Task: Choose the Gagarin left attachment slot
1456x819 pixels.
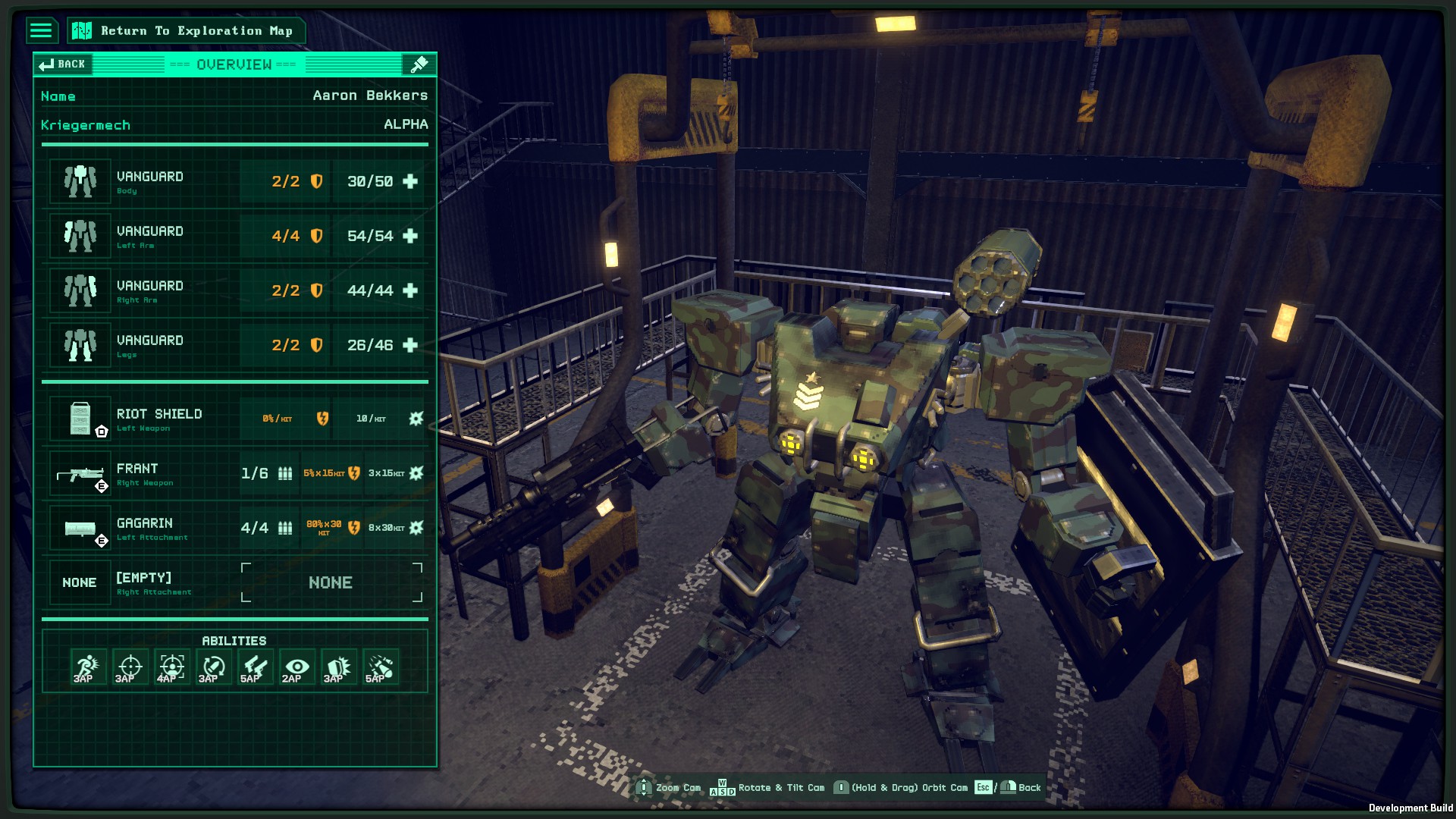Action: (235, 528)
